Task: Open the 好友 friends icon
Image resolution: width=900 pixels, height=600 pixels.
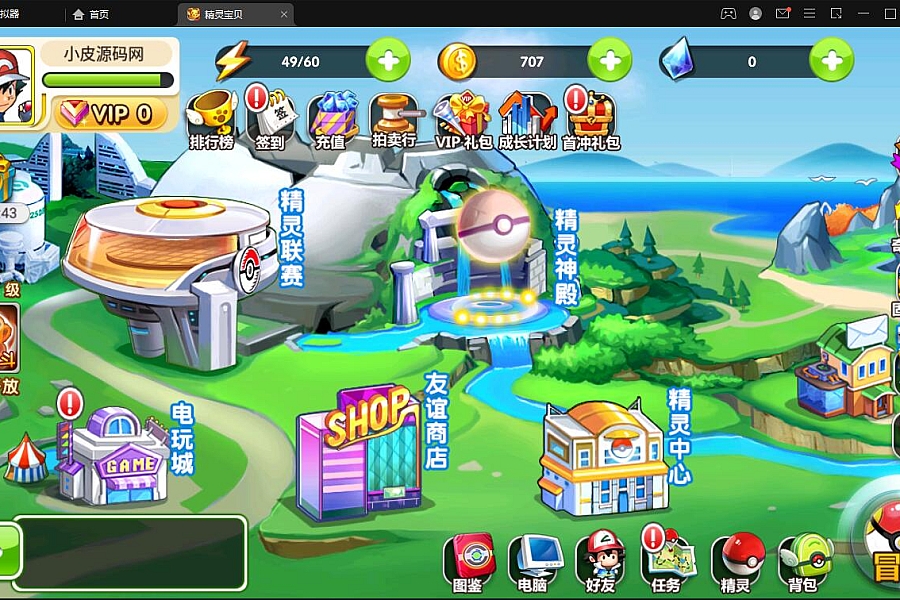Action: (601, 561)
